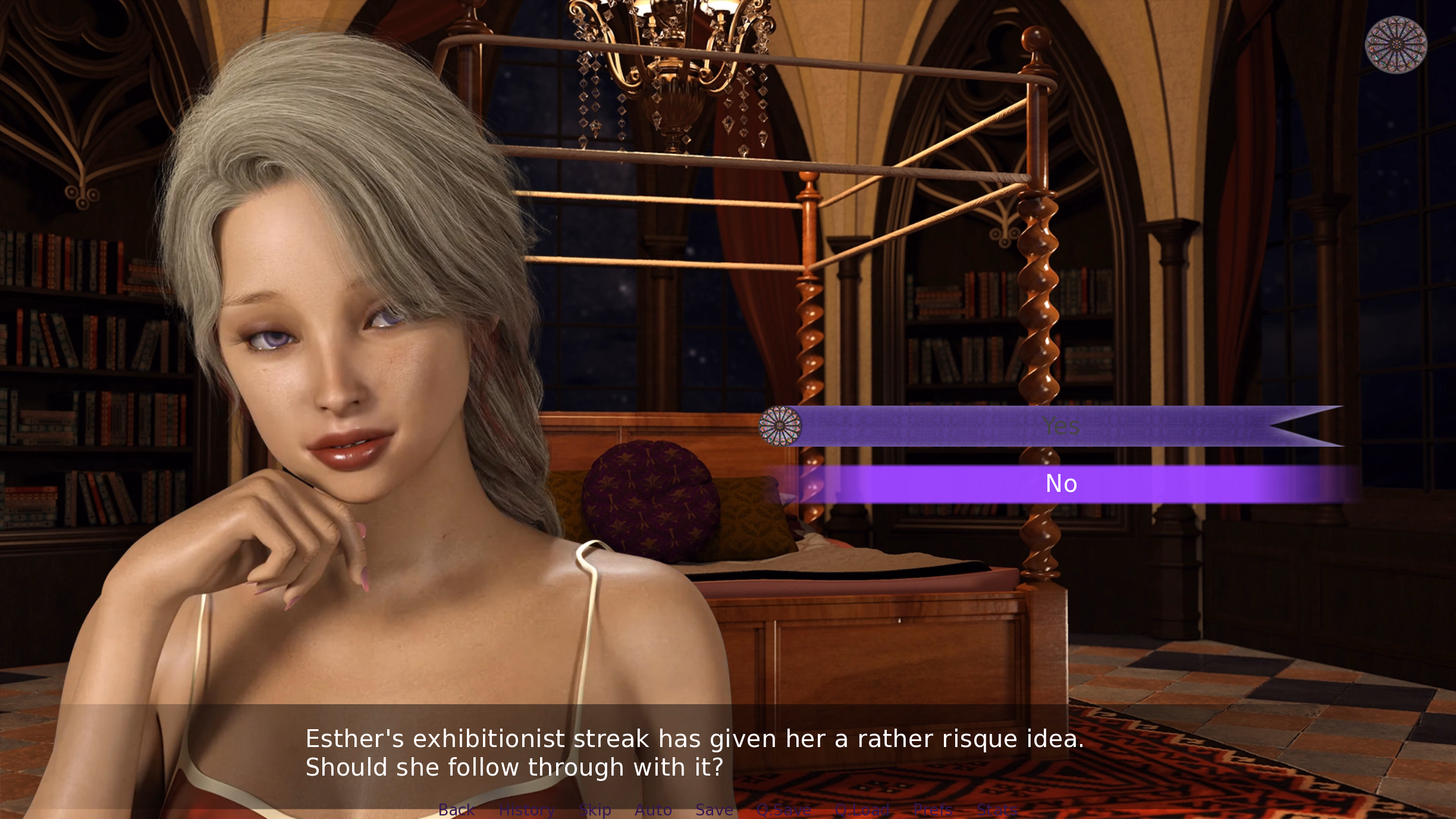1456x819 pixels.
Task: Go back using the Back button
Action: [x=456, y=809]
